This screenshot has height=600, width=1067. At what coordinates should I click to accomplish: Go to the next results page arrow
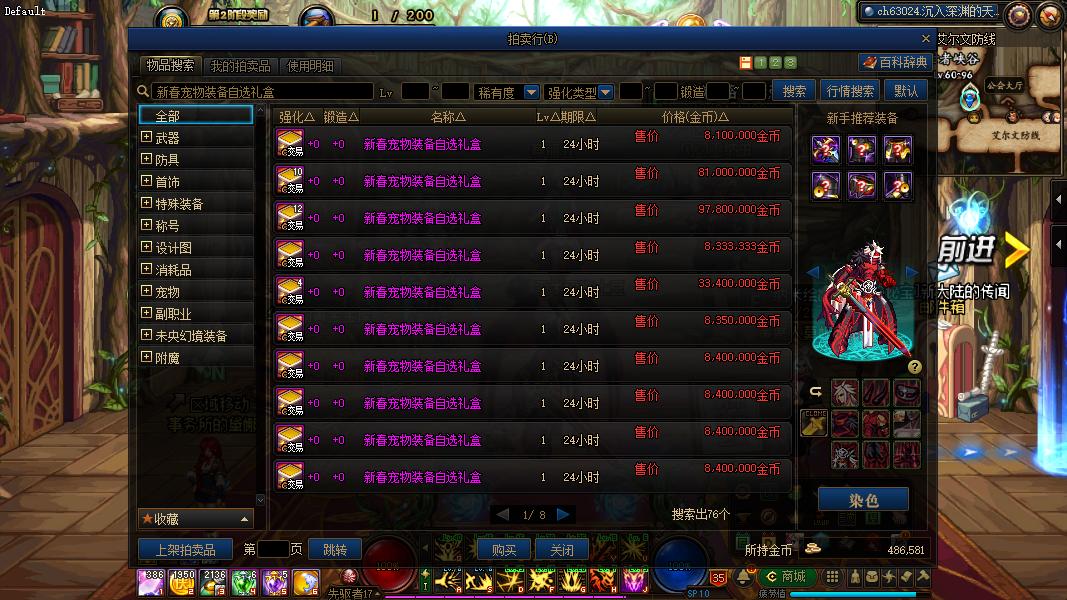pos(564,514)
